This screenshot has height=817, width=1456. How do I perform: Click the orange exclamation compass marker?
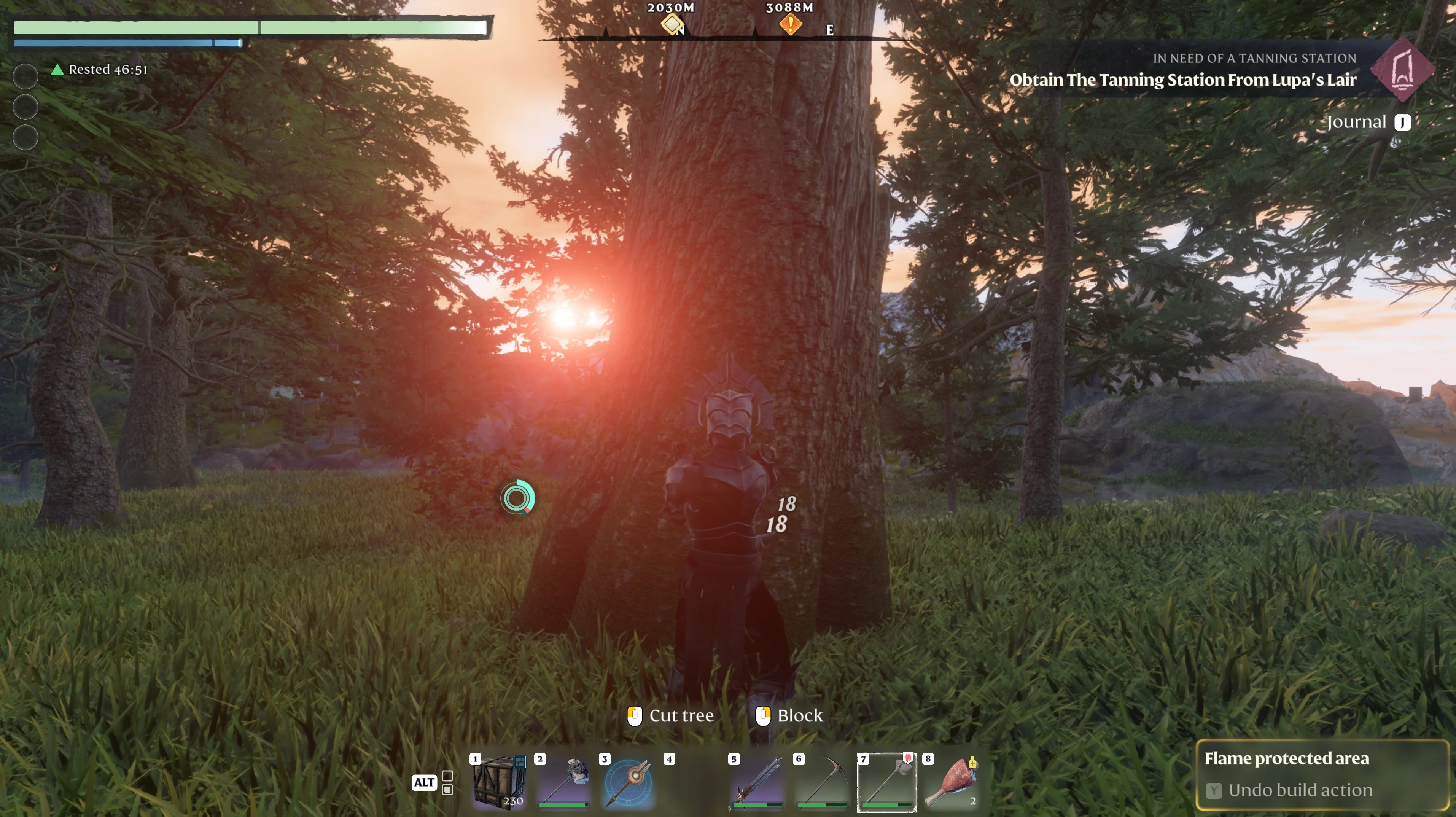coord(790,24)
